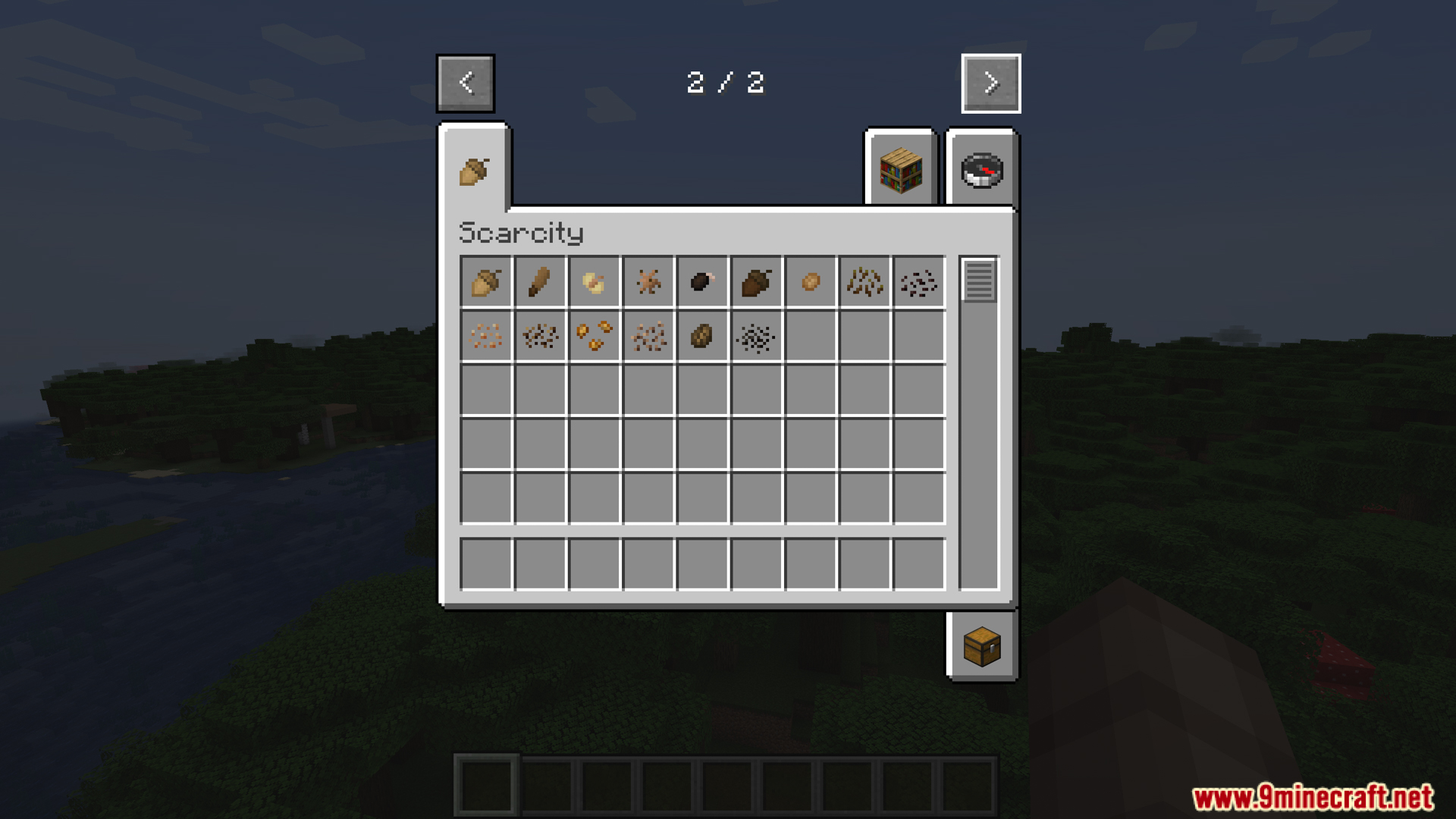The width and height of the screenshot is (1456, 819).
Task: Open the chest inventory tab at bottom right
Action: (x=982, y=646)
